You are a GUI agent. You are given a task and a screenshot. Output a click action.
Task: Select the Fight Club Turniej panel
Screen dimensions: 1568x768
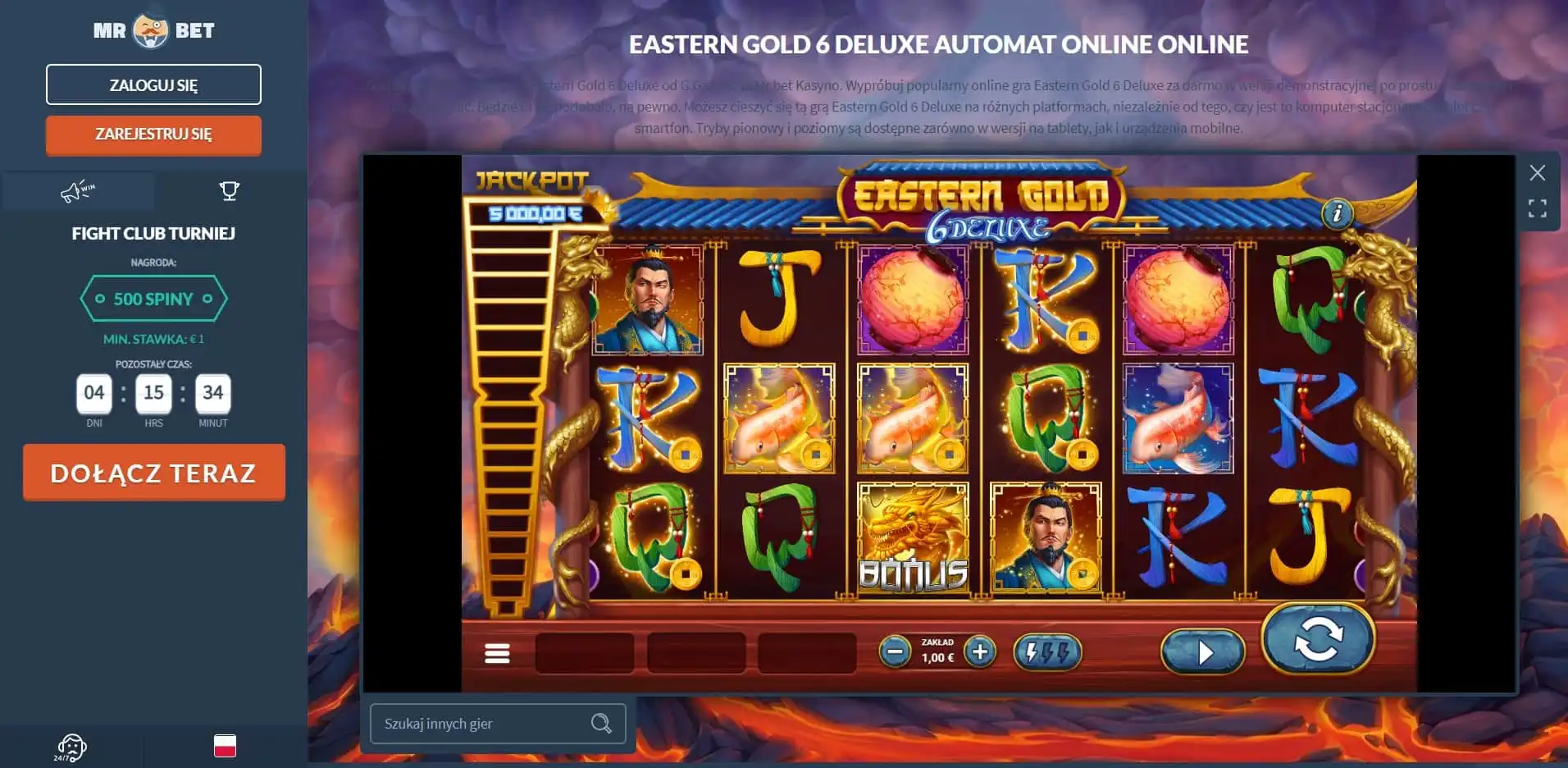[x=153, y=233]
